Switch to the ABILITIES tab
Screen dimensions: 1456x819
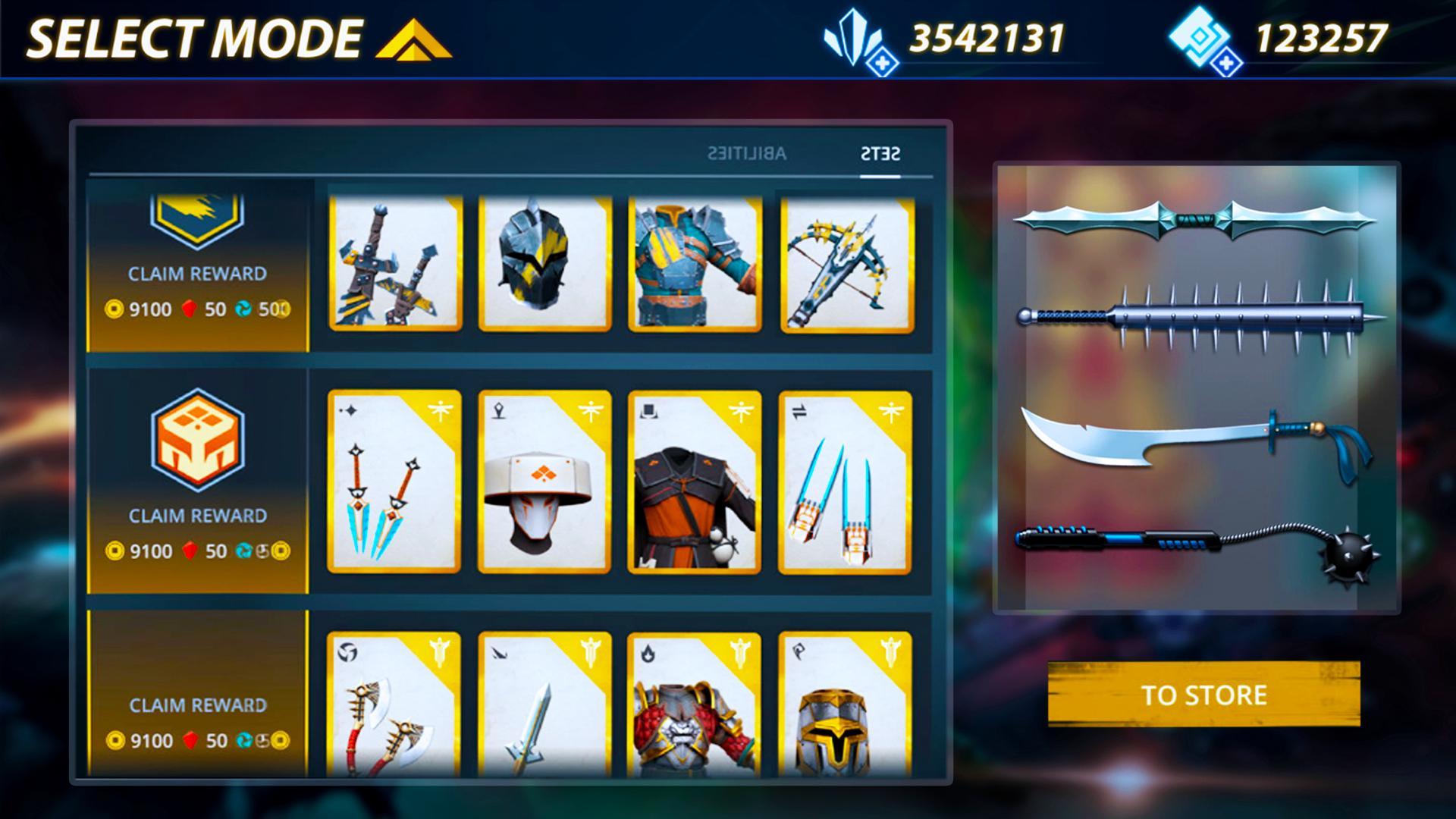coord(747,154)
